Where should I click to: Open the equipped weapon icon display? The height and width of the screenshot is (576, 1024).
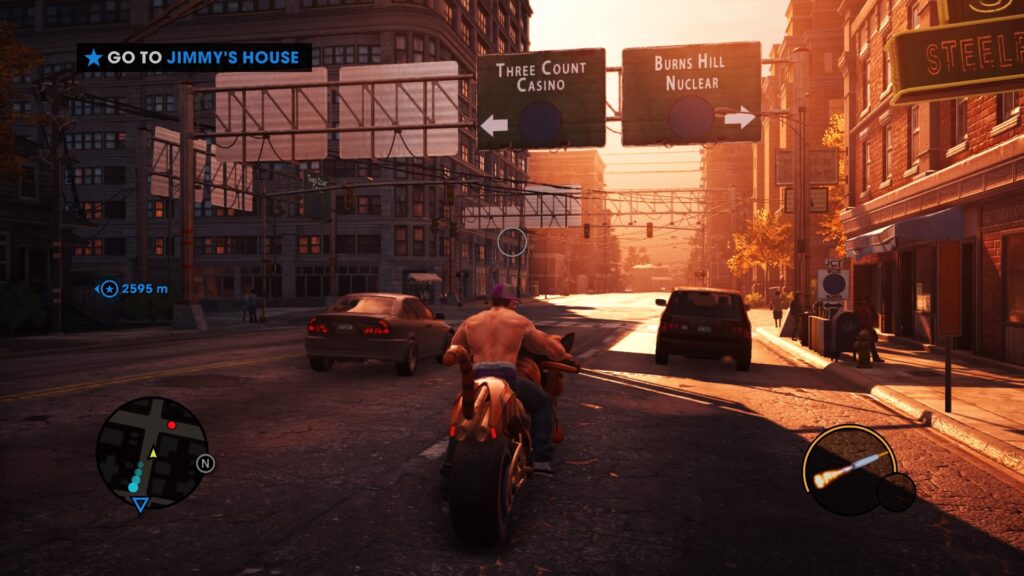pyautogui.click(x=848, y=470)
